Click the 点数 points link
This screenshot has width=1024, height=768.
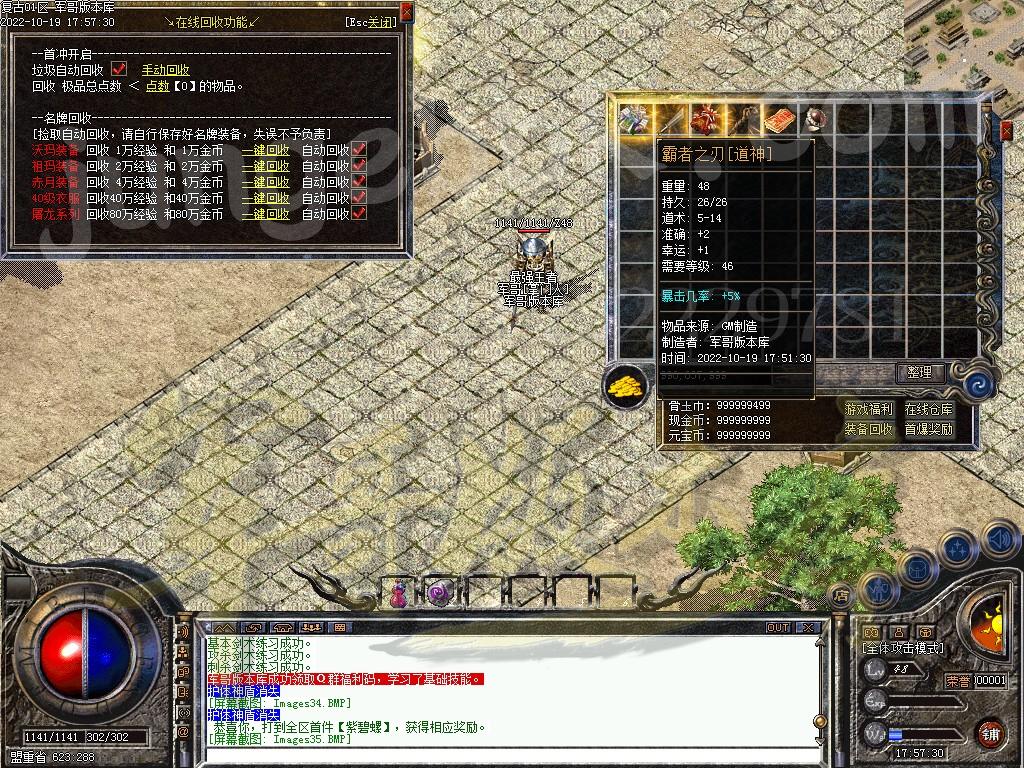(158, 86)
